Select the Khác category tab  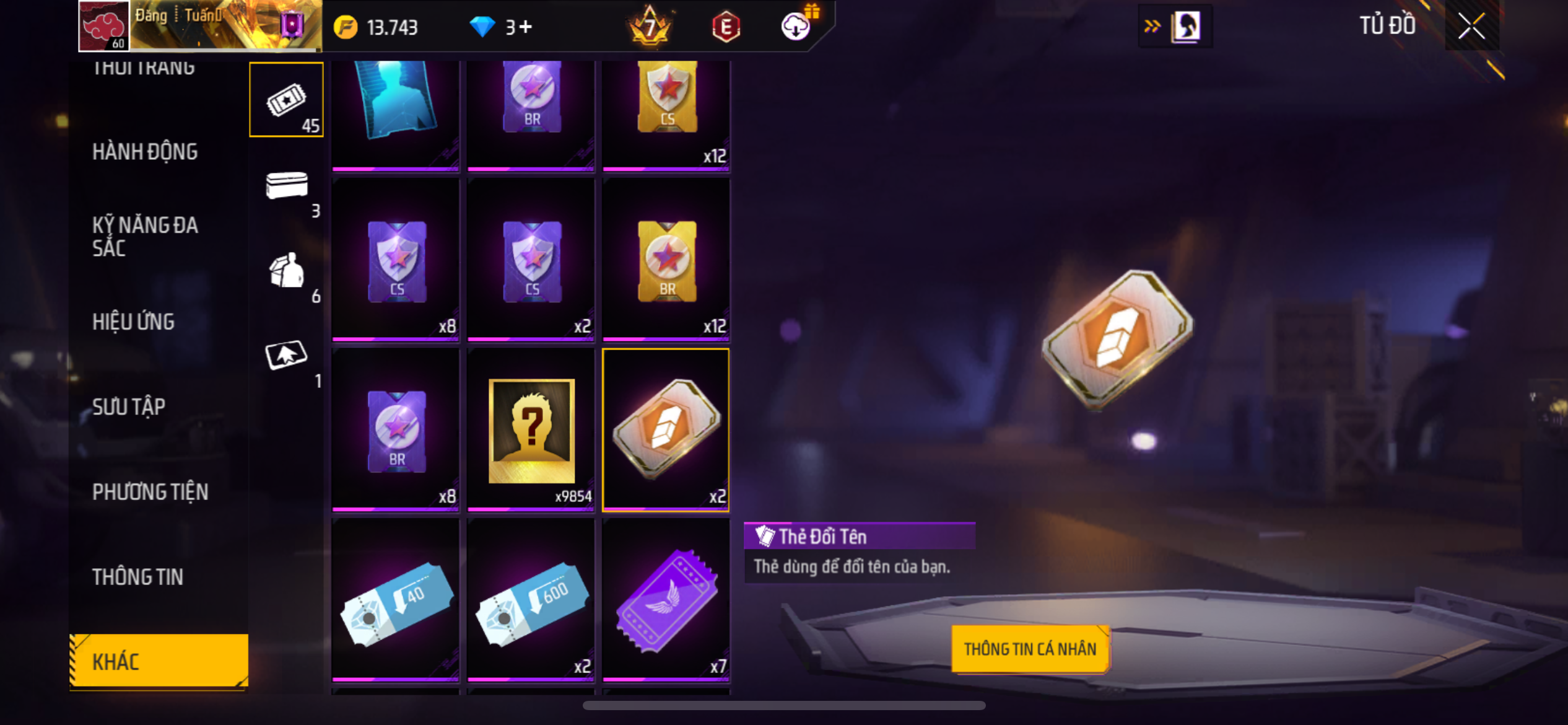(159, 661)
